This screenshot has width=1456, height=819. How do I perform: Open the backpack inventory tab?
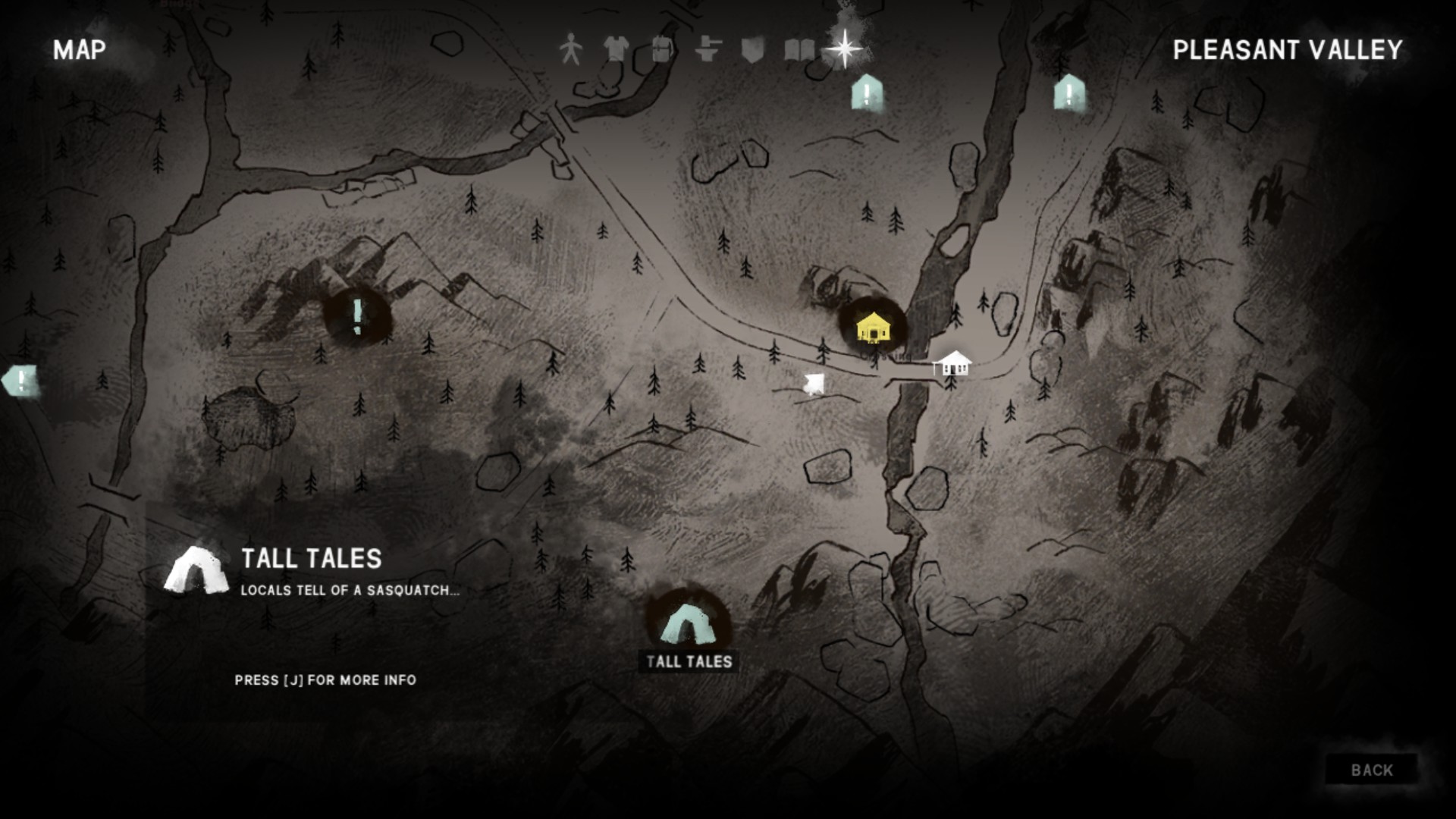(661, 50)
